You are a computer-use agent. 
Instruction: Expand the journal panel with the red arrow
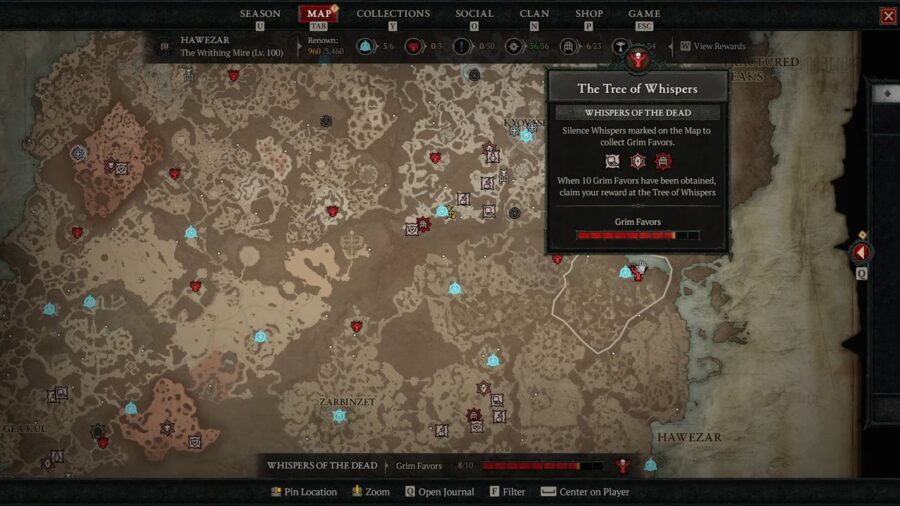(x=861, y=252)
